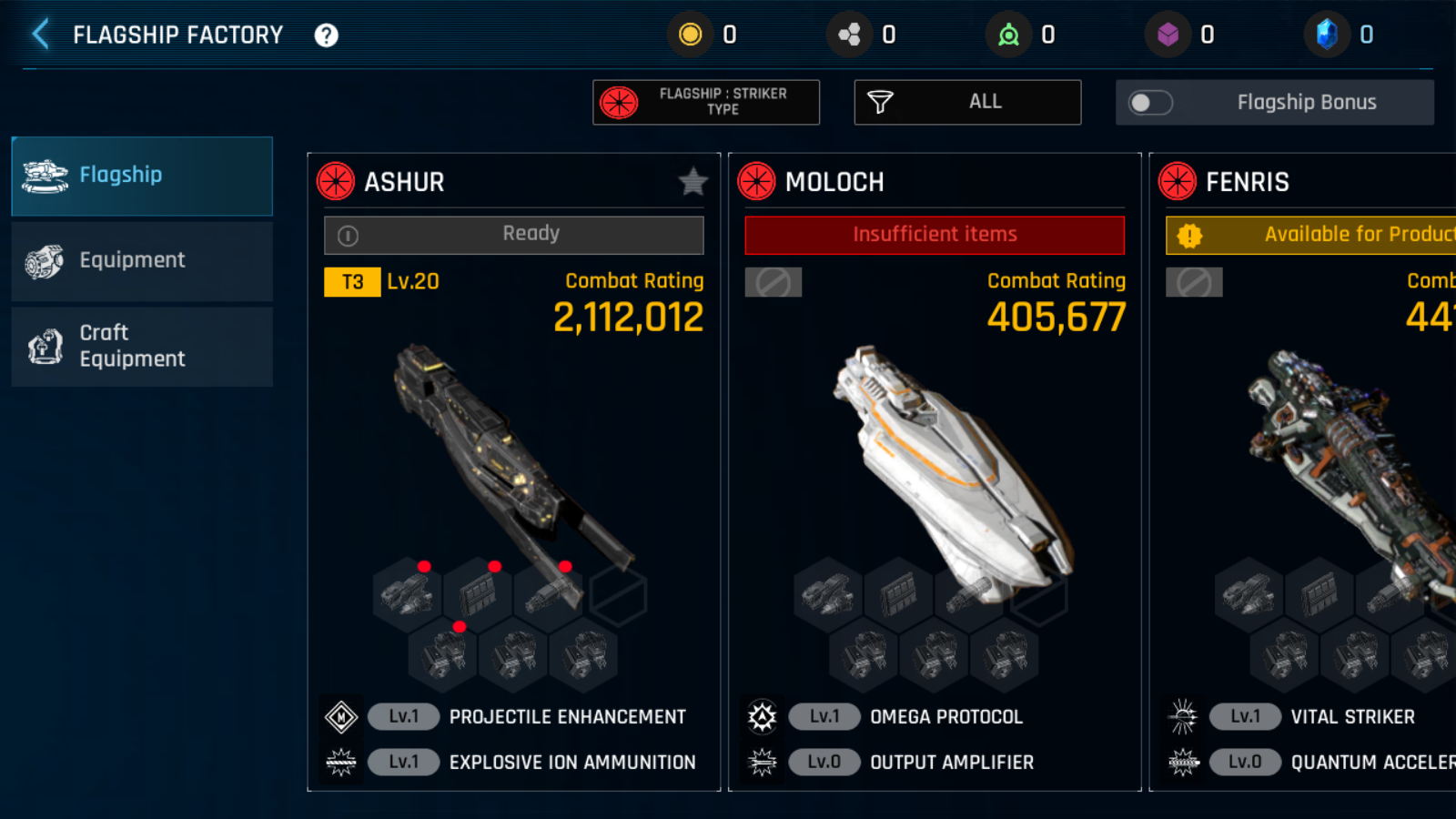Click Fenris Available for Production bar

pos(1310,235)
